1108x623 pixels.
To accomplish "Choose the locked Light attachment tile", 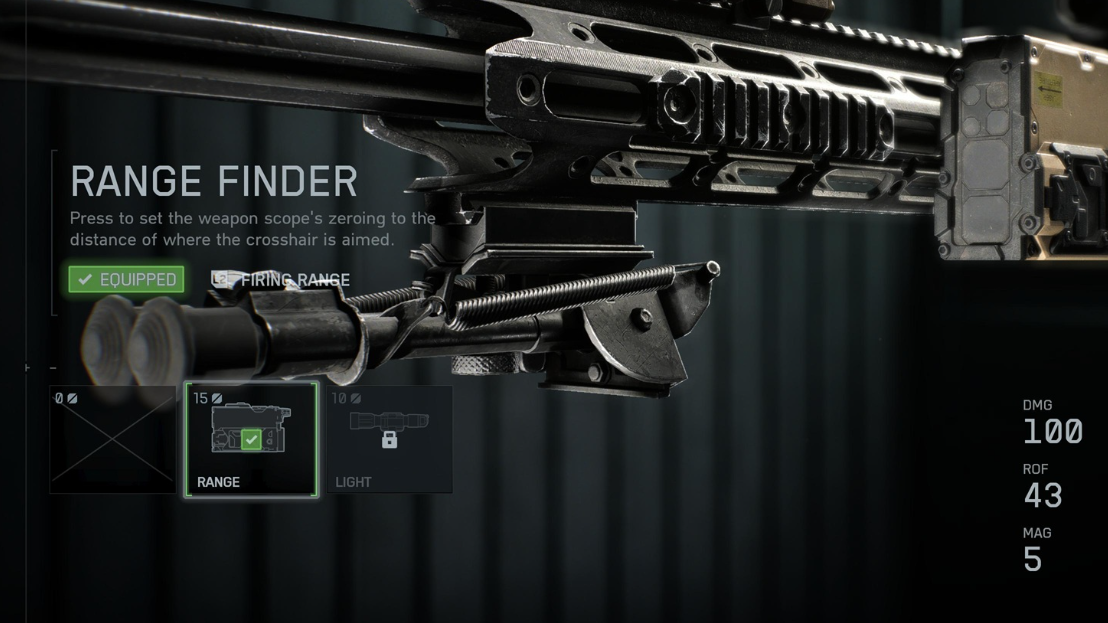I will point(390,440).
